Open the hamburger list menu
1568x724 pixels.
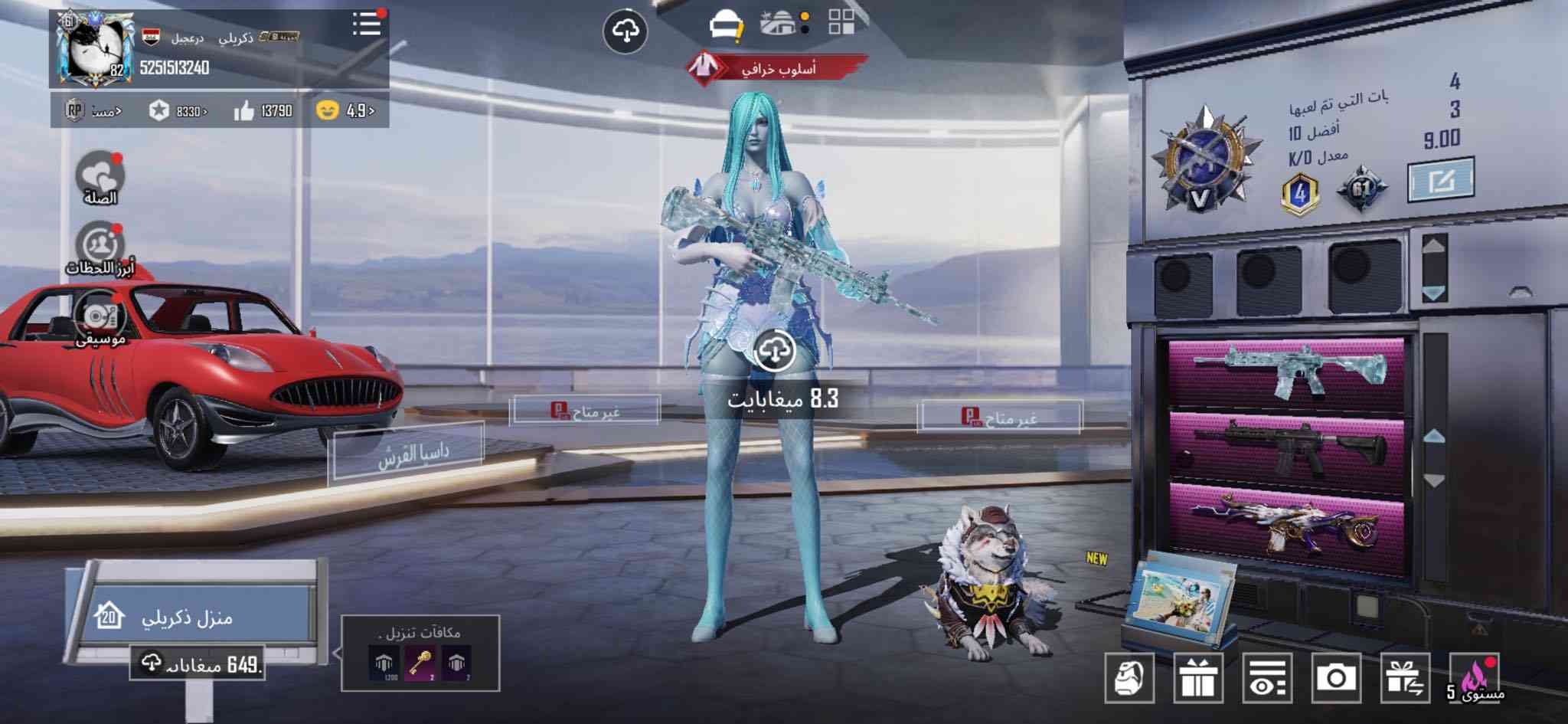coord(367,25)
